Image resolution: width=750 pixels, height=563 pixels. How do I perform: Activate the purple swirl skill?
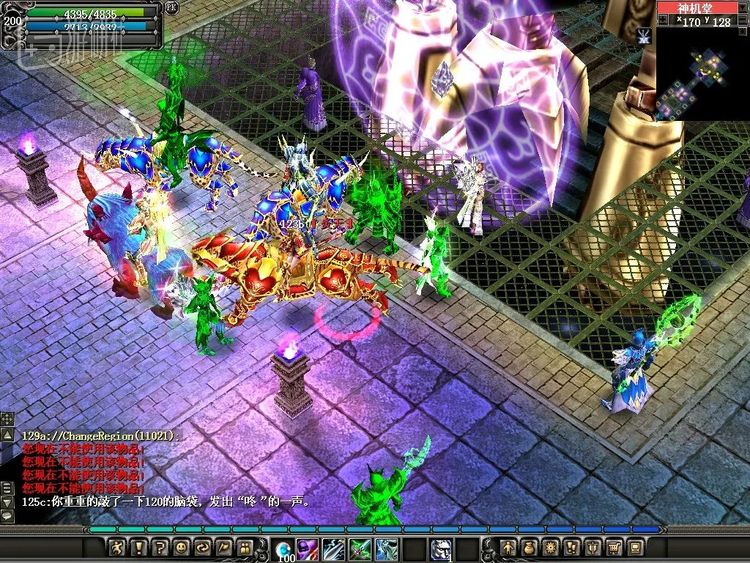(307, 549)
